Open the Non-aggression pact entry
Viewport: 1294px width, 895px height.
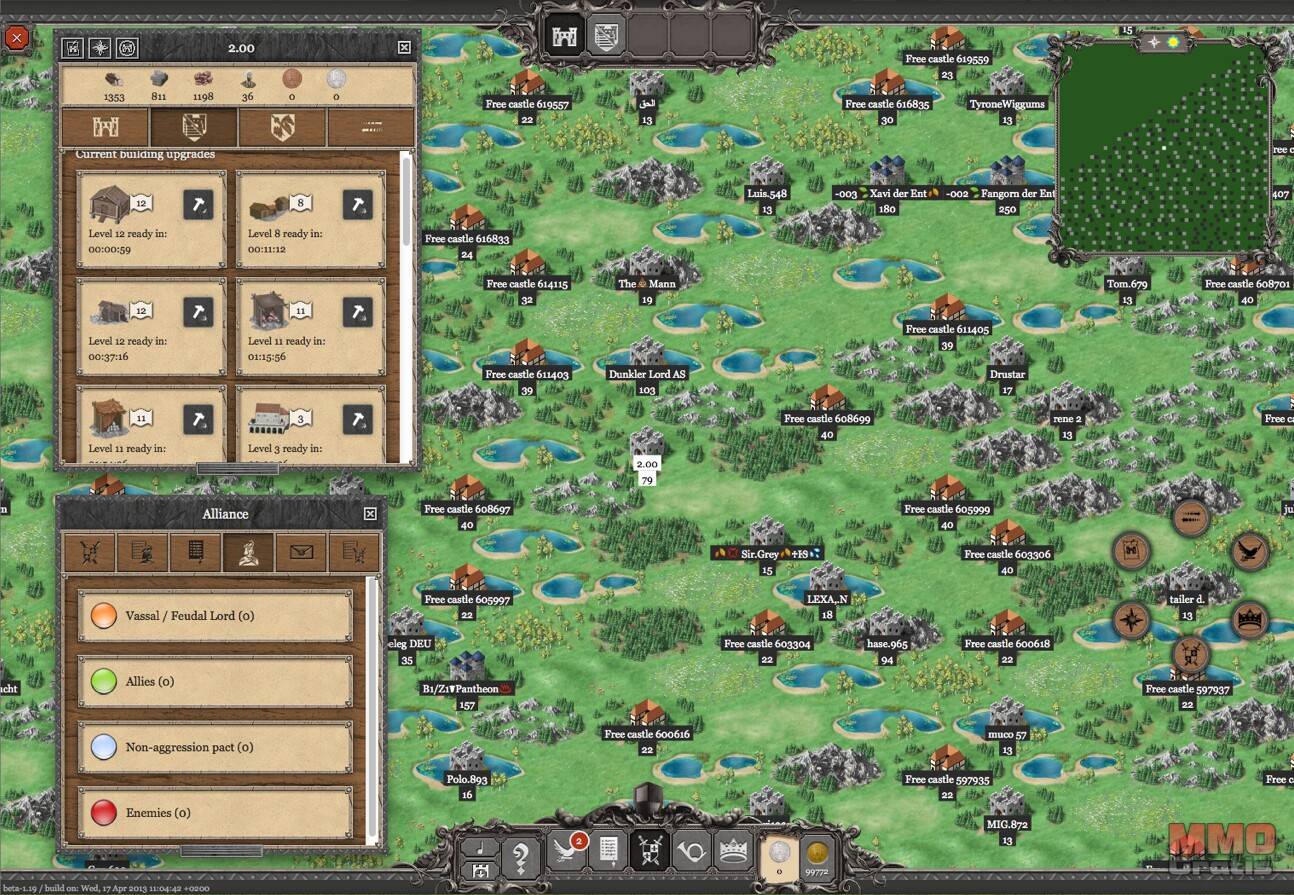(x=215, y=747)
